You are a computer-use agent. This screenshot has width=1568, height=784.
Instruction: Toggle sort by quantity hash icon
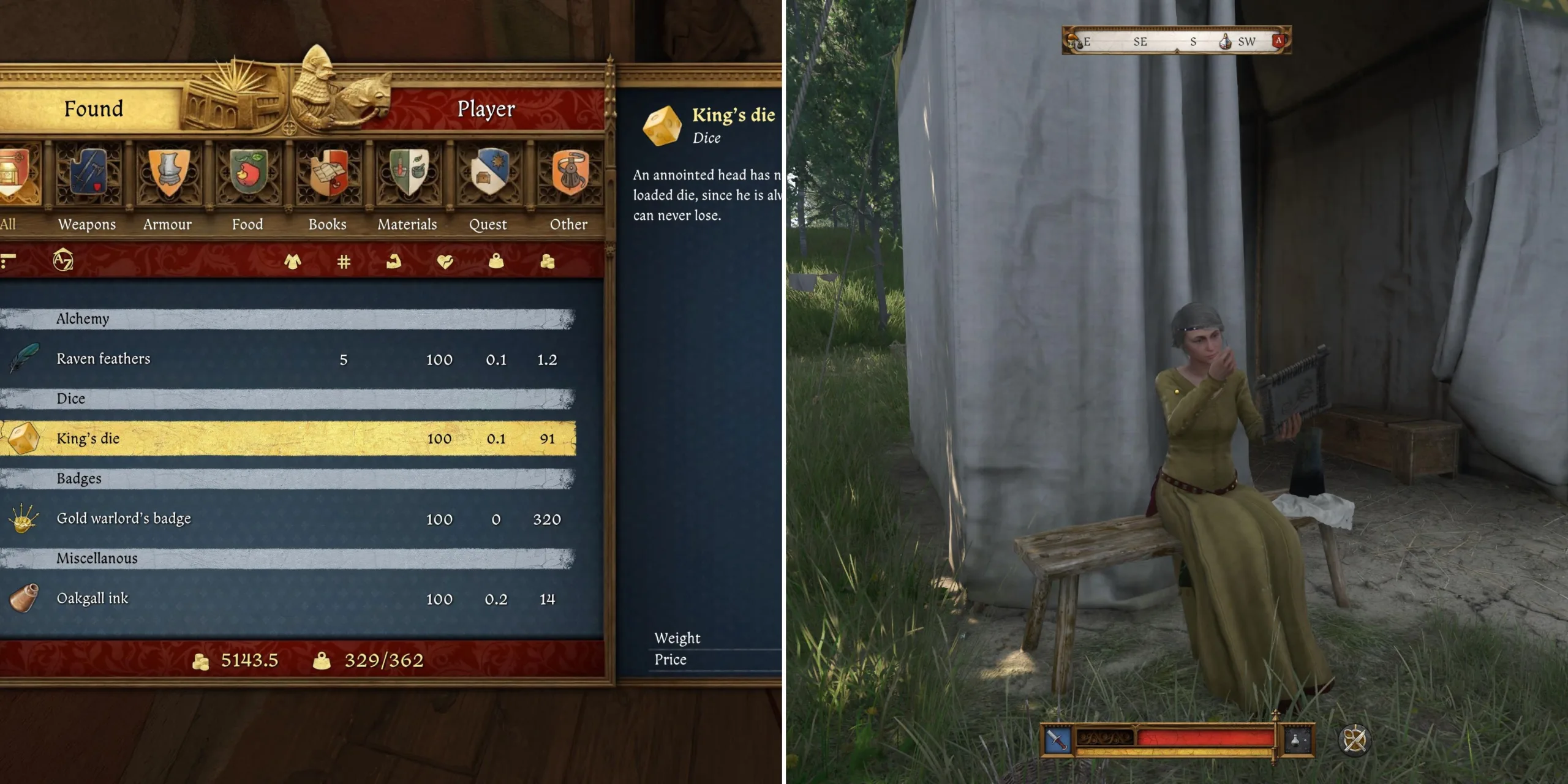pos(343,262)
